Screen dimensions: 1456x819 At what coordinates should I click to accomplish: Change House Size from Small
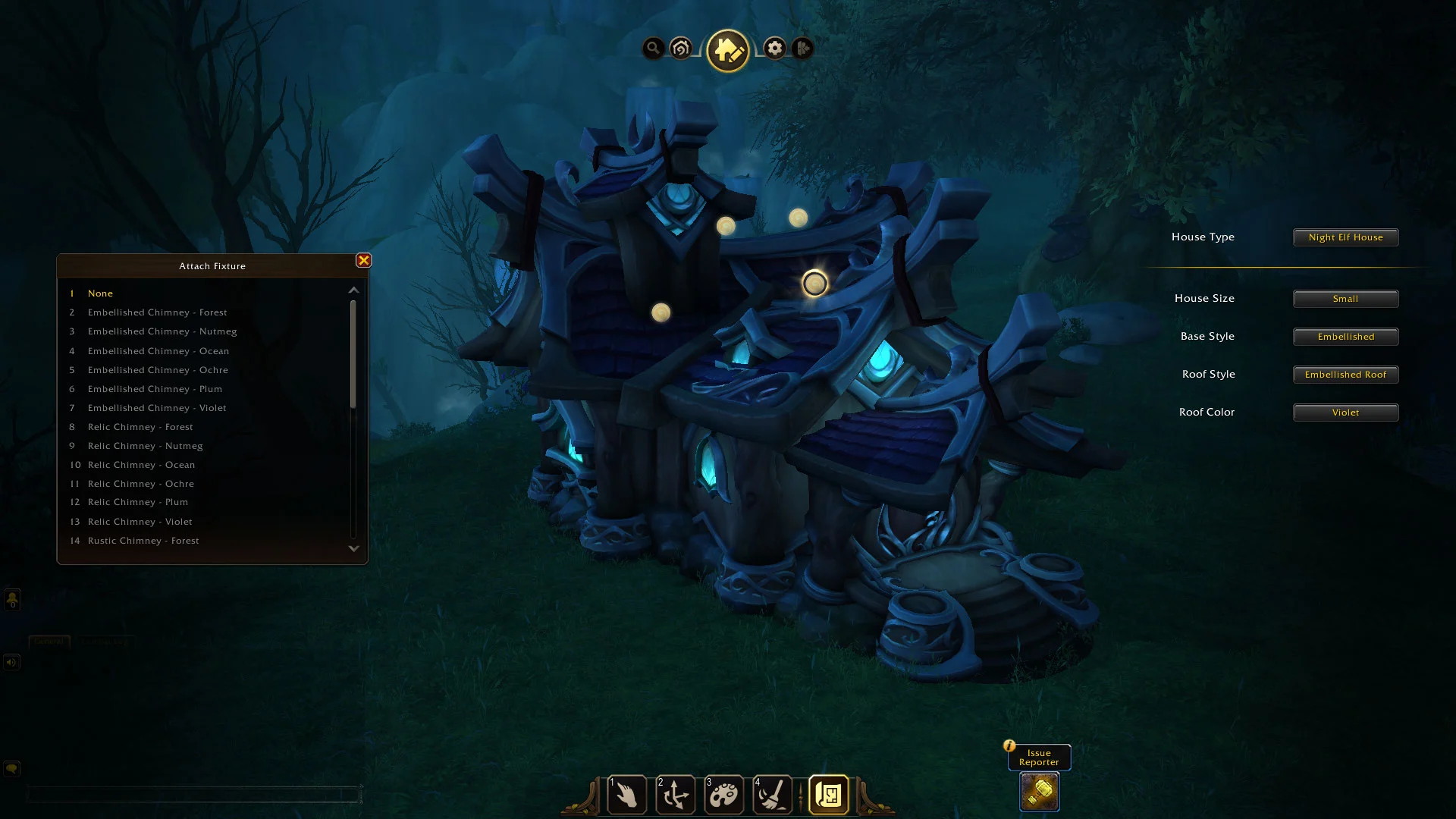[1345, 299]
